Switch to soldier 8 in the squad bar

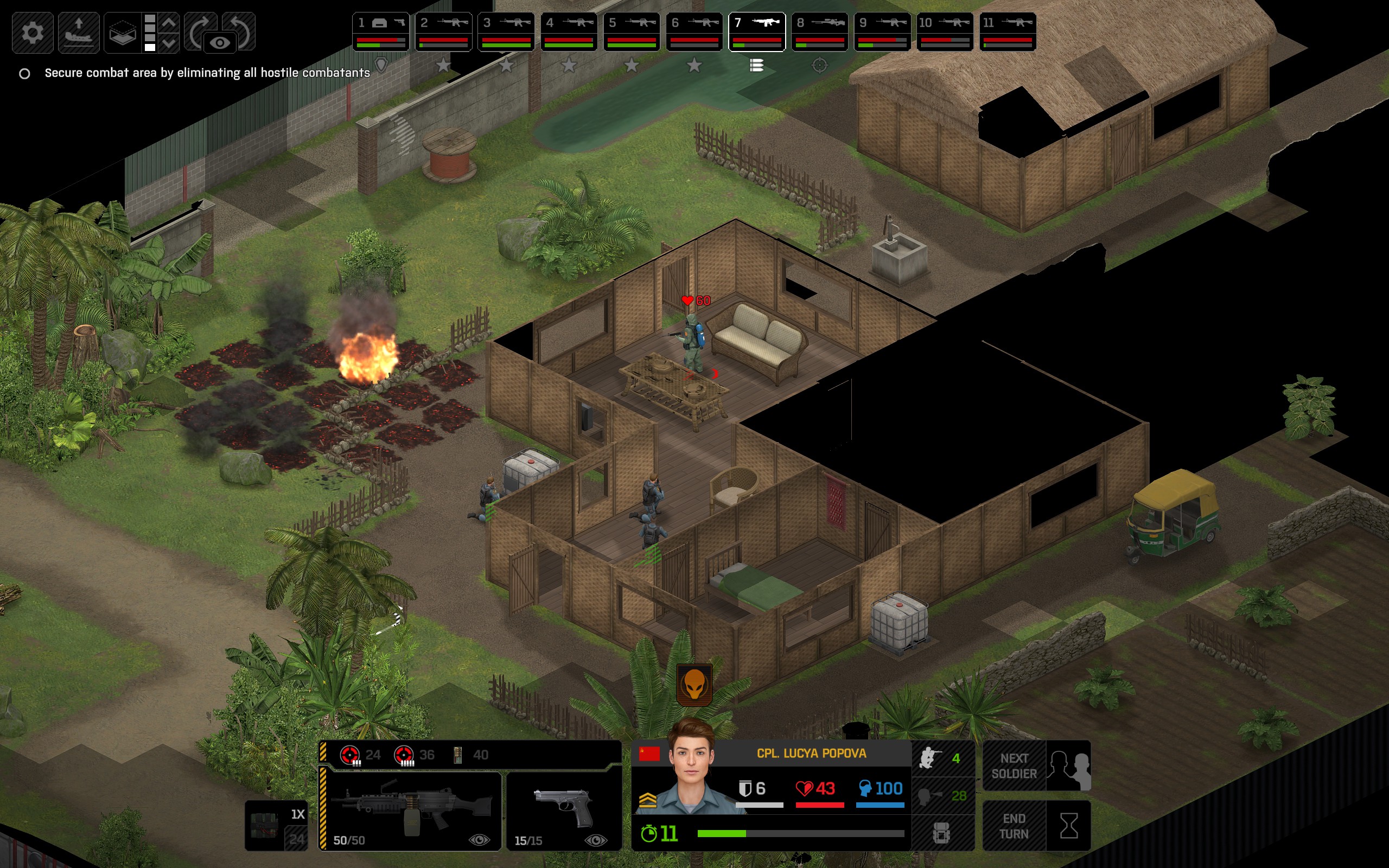pyautogui.click(x=819, y=32)
